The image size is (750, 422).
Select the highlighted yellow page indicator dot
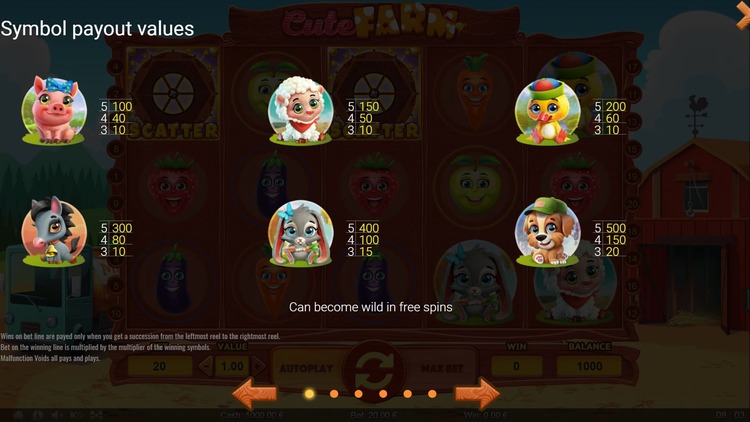coord(309,393)
